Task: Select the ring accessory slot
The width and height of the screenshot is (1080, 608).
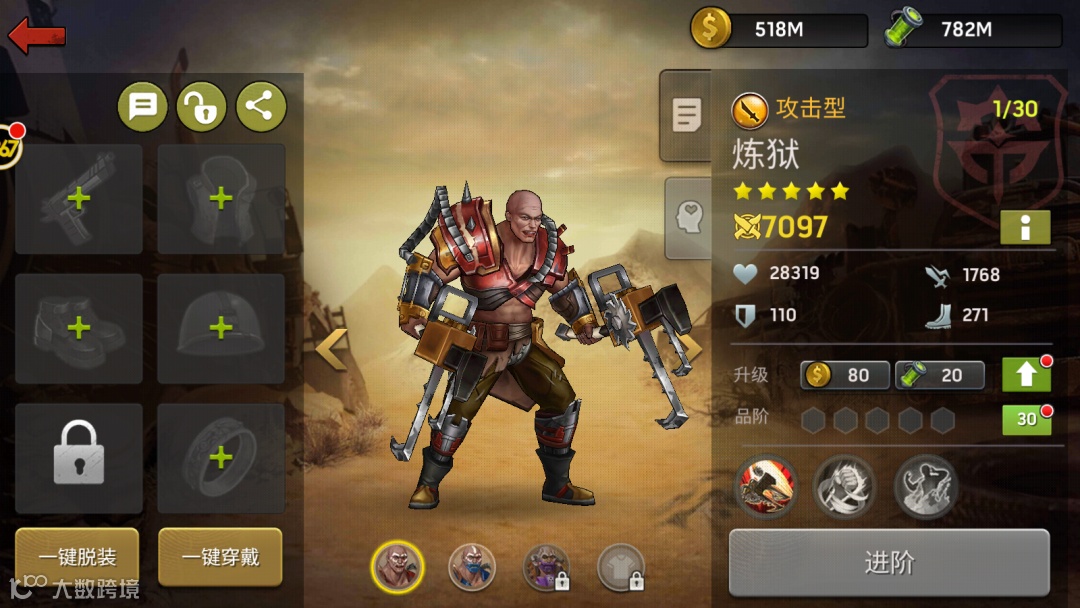Action: point(221,458)
